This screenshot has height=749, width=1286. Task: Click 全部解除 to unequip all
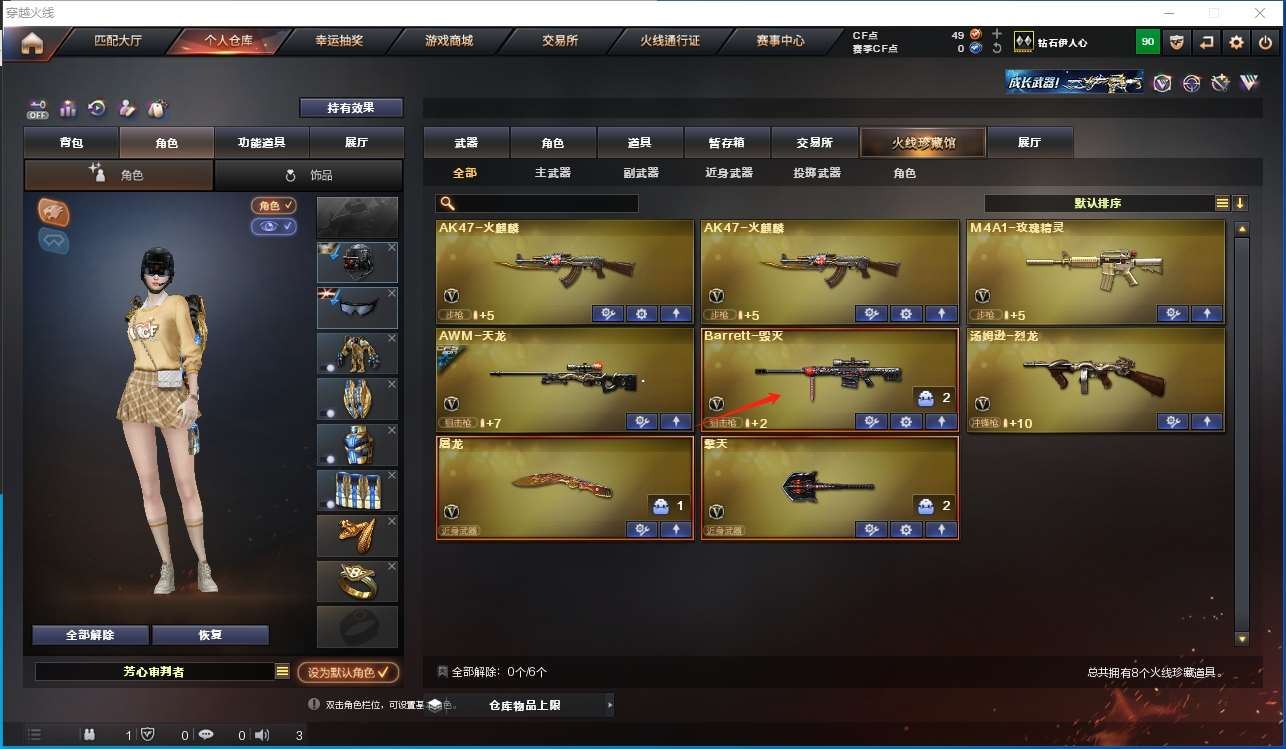tap(90, 635)
